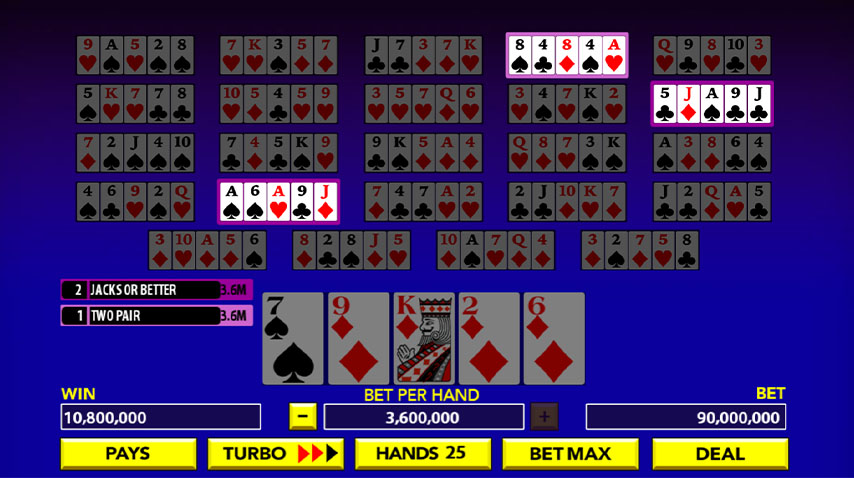Hit the BET MAX button
This screenshot has height=478, width=854.
coord(569,453)
